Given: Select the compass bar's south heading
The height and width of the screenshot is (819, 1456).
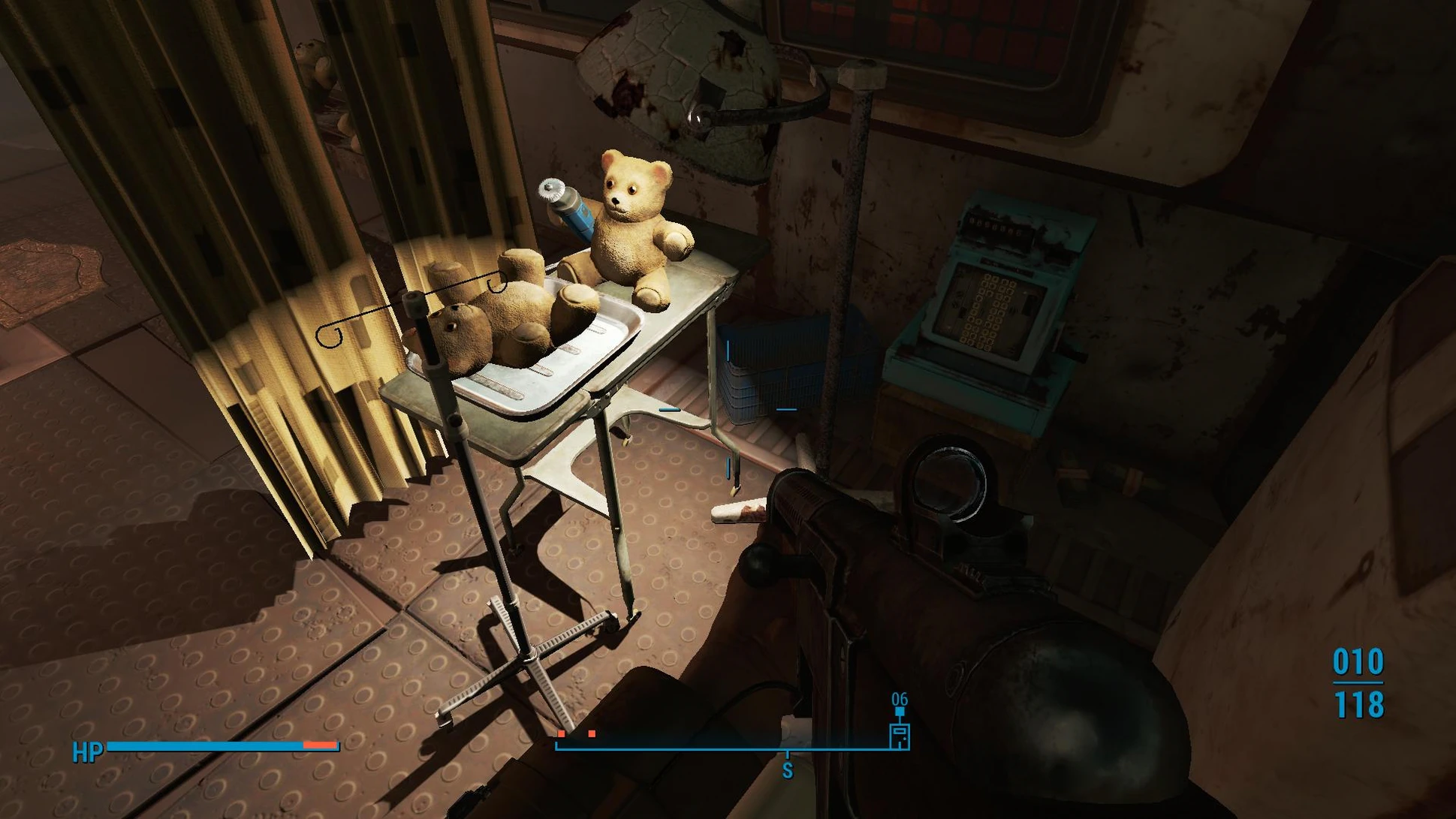Looking at the screenshot, I should point(787,769).
